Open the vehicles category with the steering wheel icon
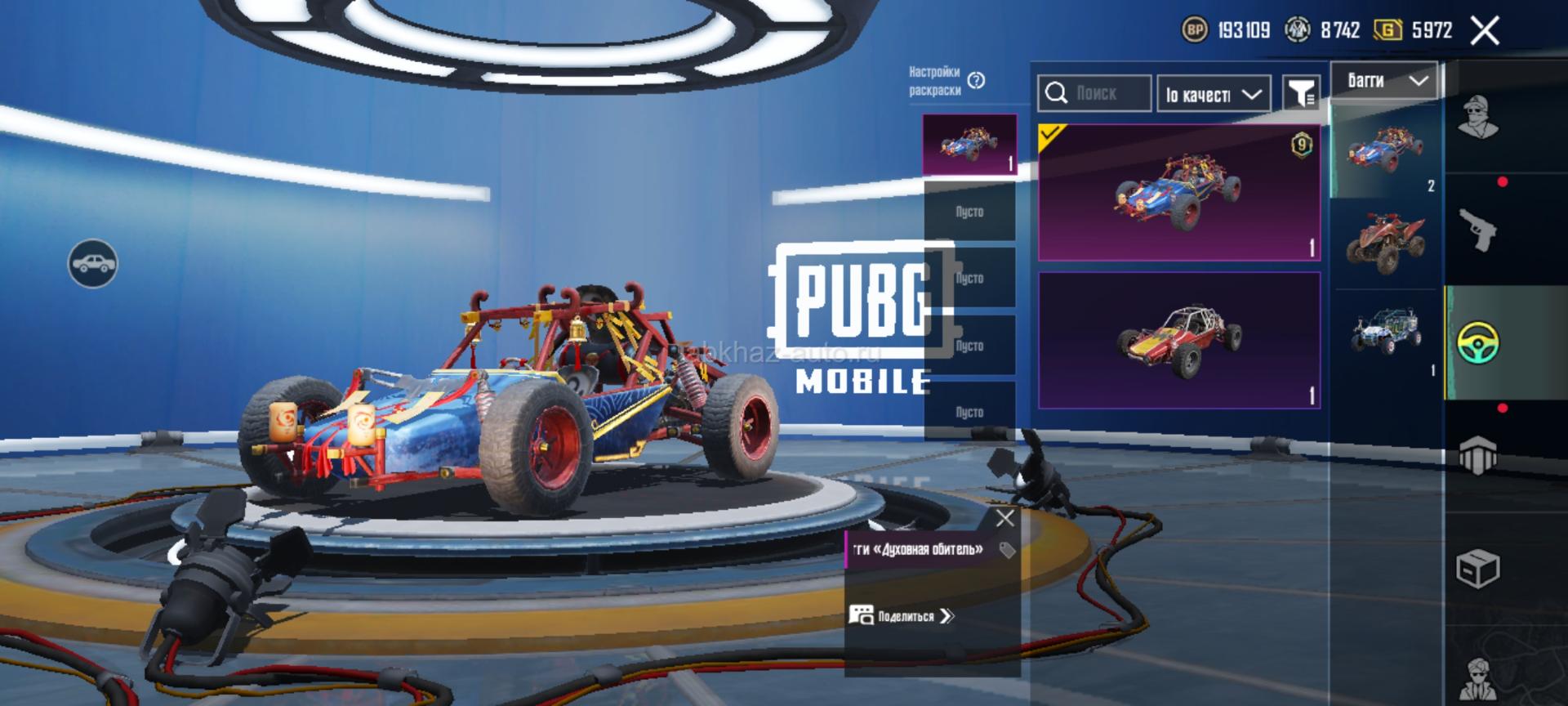 tap(1477, 343)
